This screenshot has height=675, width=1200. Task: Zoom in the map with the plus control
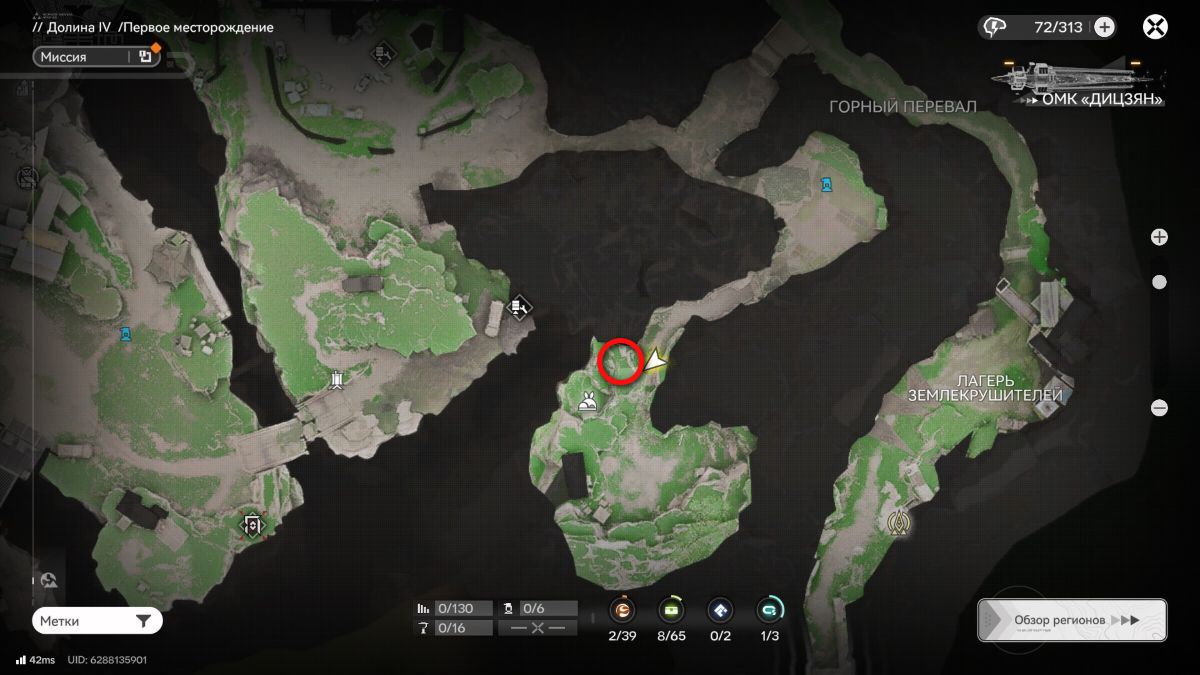1159,237
